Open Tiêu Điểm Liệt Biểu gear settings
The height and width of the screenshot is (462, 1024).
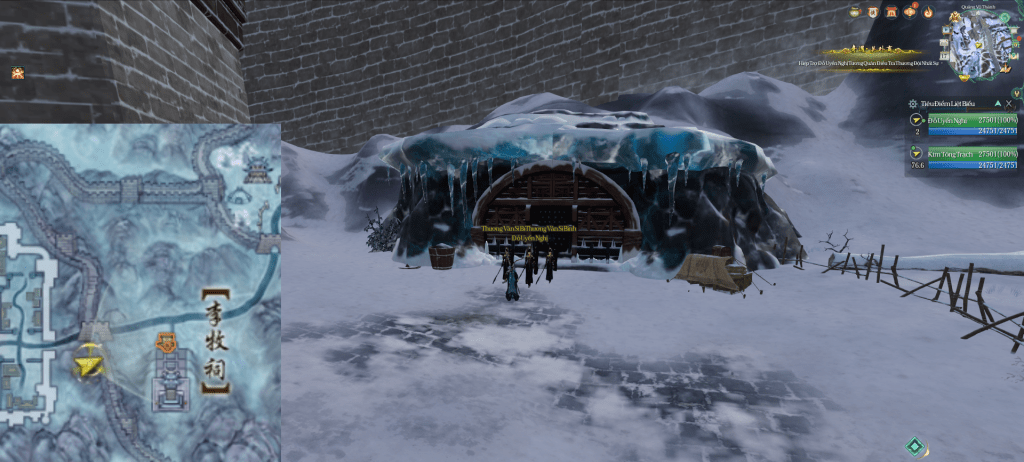913,103
